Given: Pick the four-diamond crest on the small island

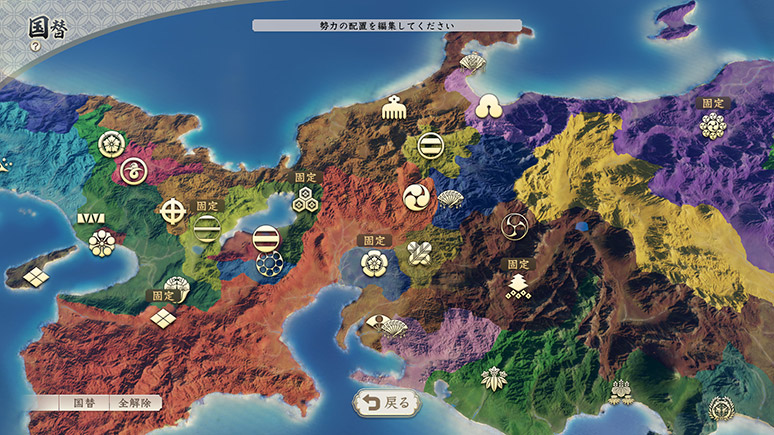Looking at the screenshot, I should [x=37, y=275].
